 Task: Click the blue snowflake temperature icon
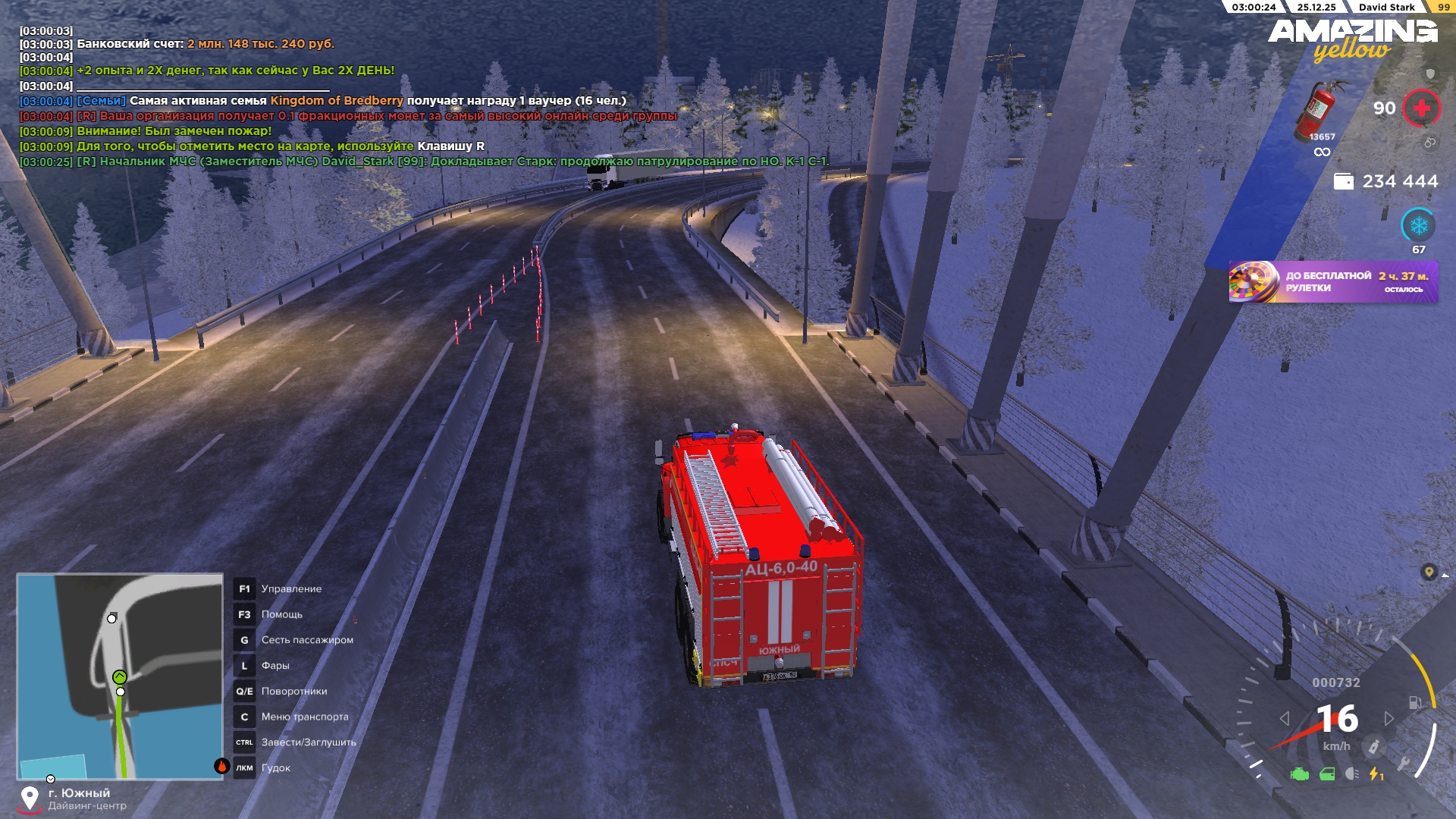point(1418,225)
